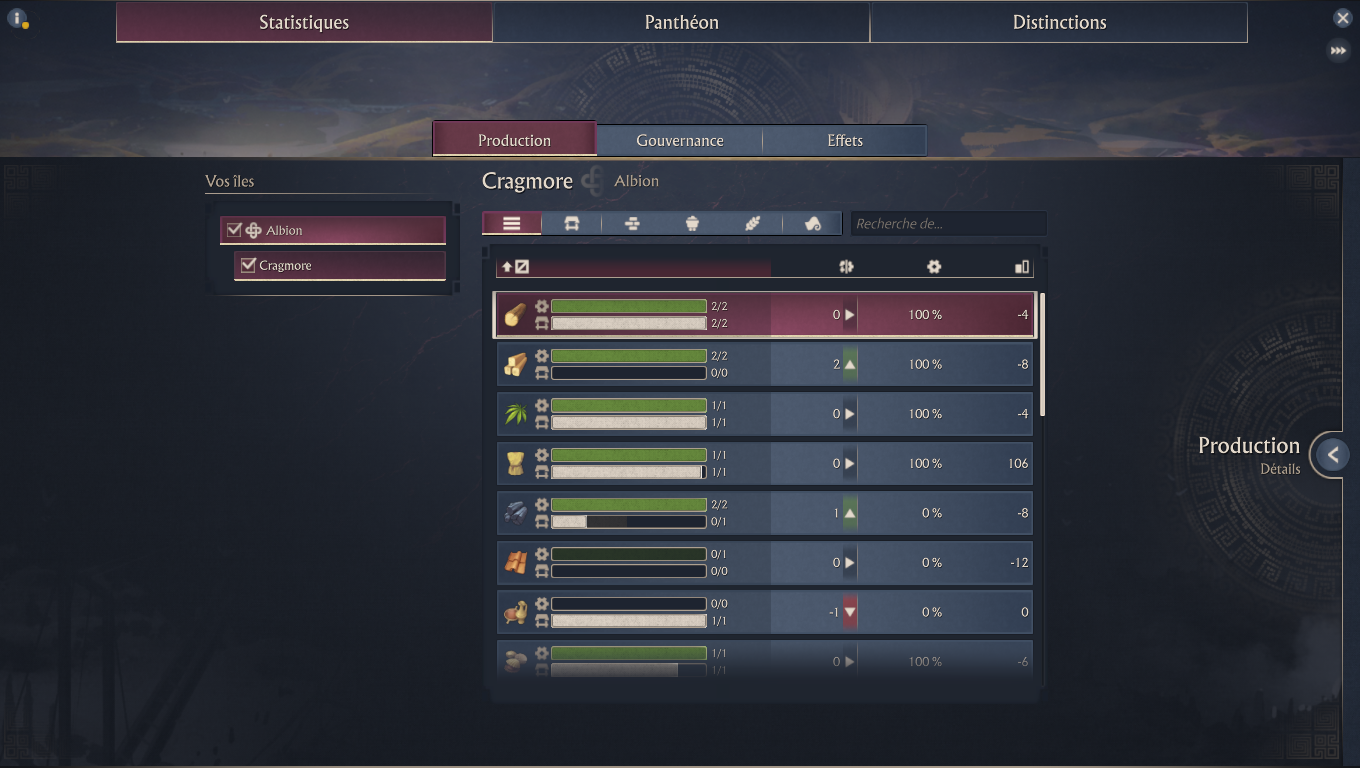
Task: Toggle the Albion island checkbox
Action: 234,230
